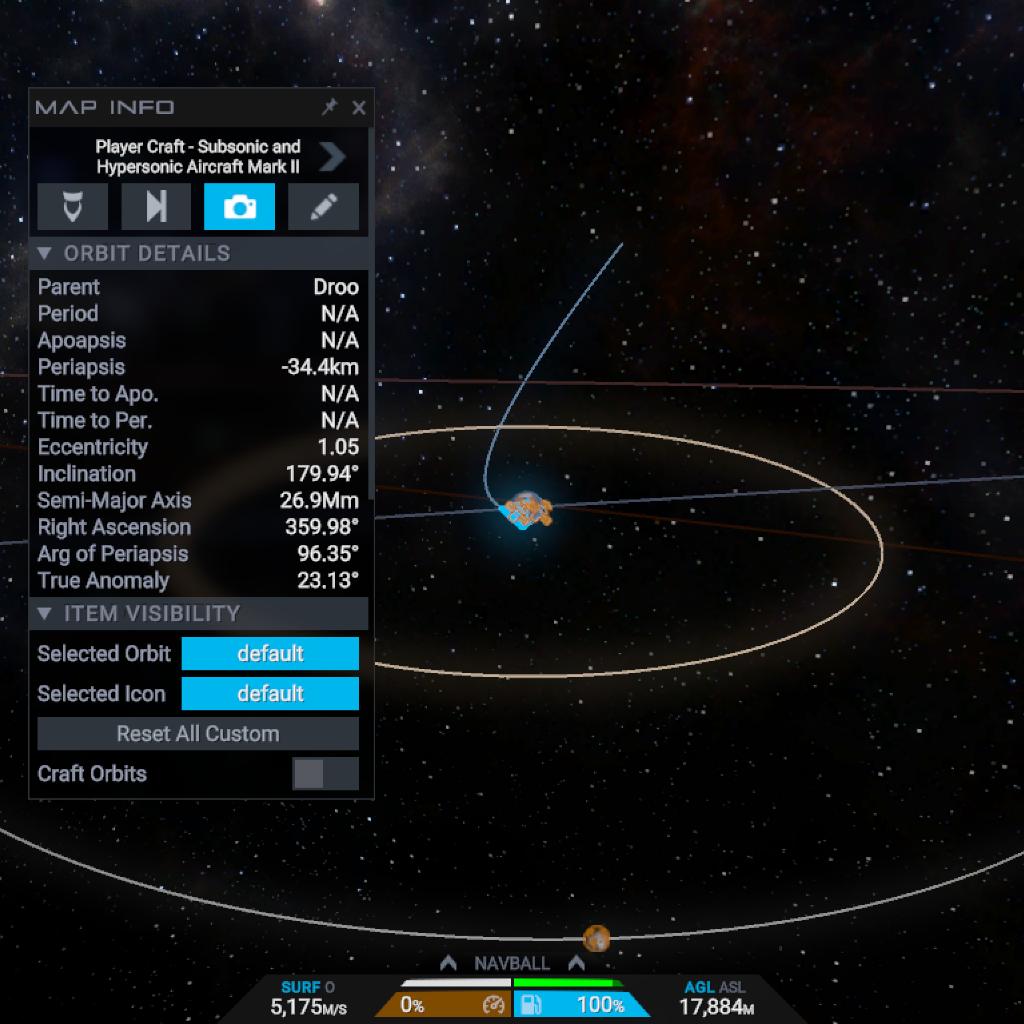Change the Selected Icon default setting
1024x1024 pixels.
[269, 694]
